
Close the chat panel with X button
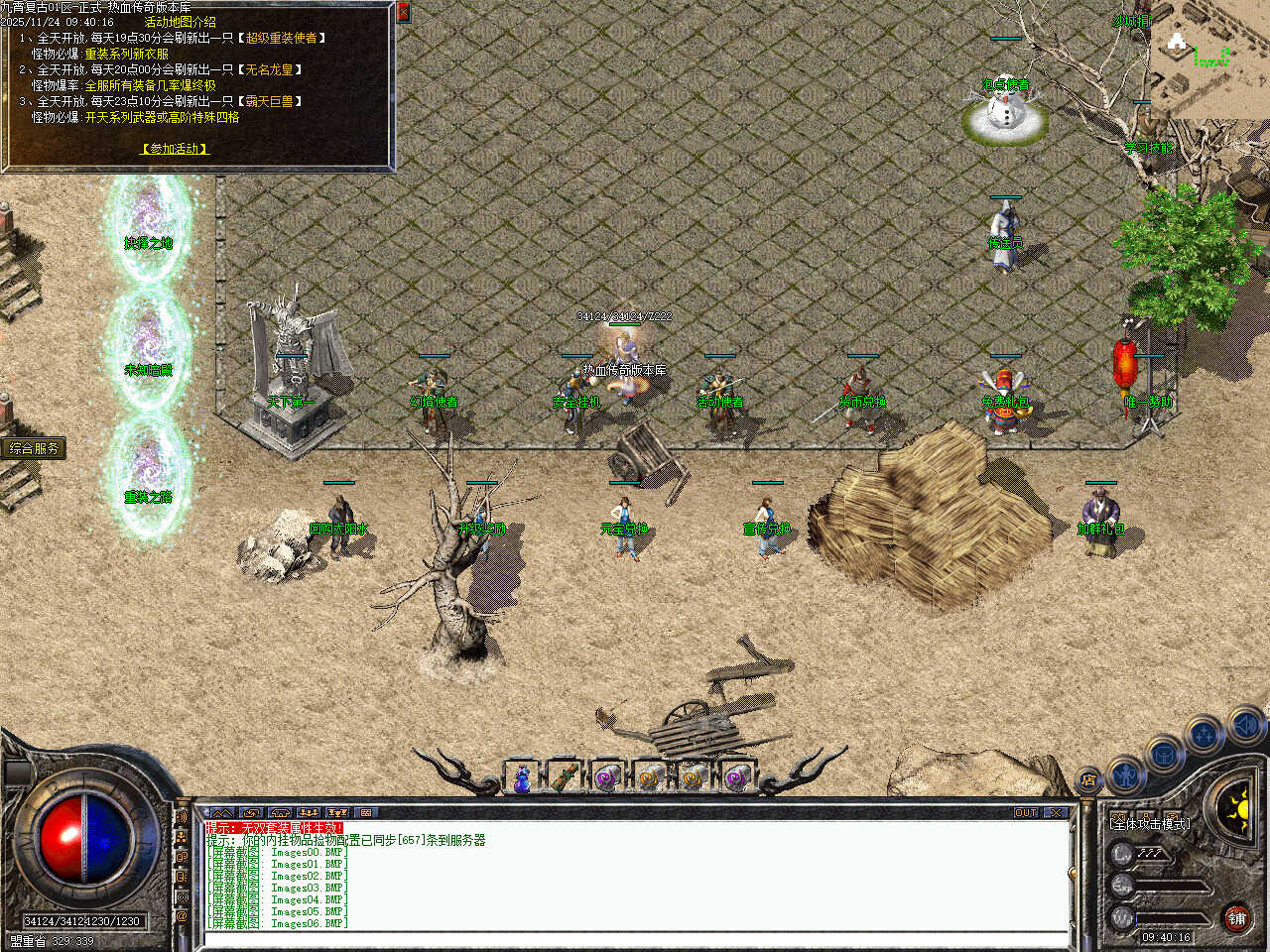1056,812
